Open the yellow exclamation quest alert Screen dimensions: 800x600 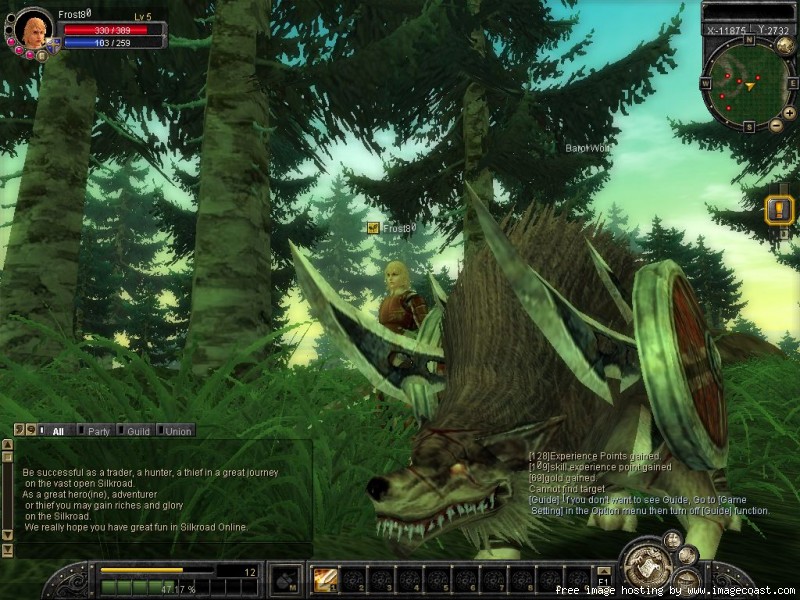point(779,210)
